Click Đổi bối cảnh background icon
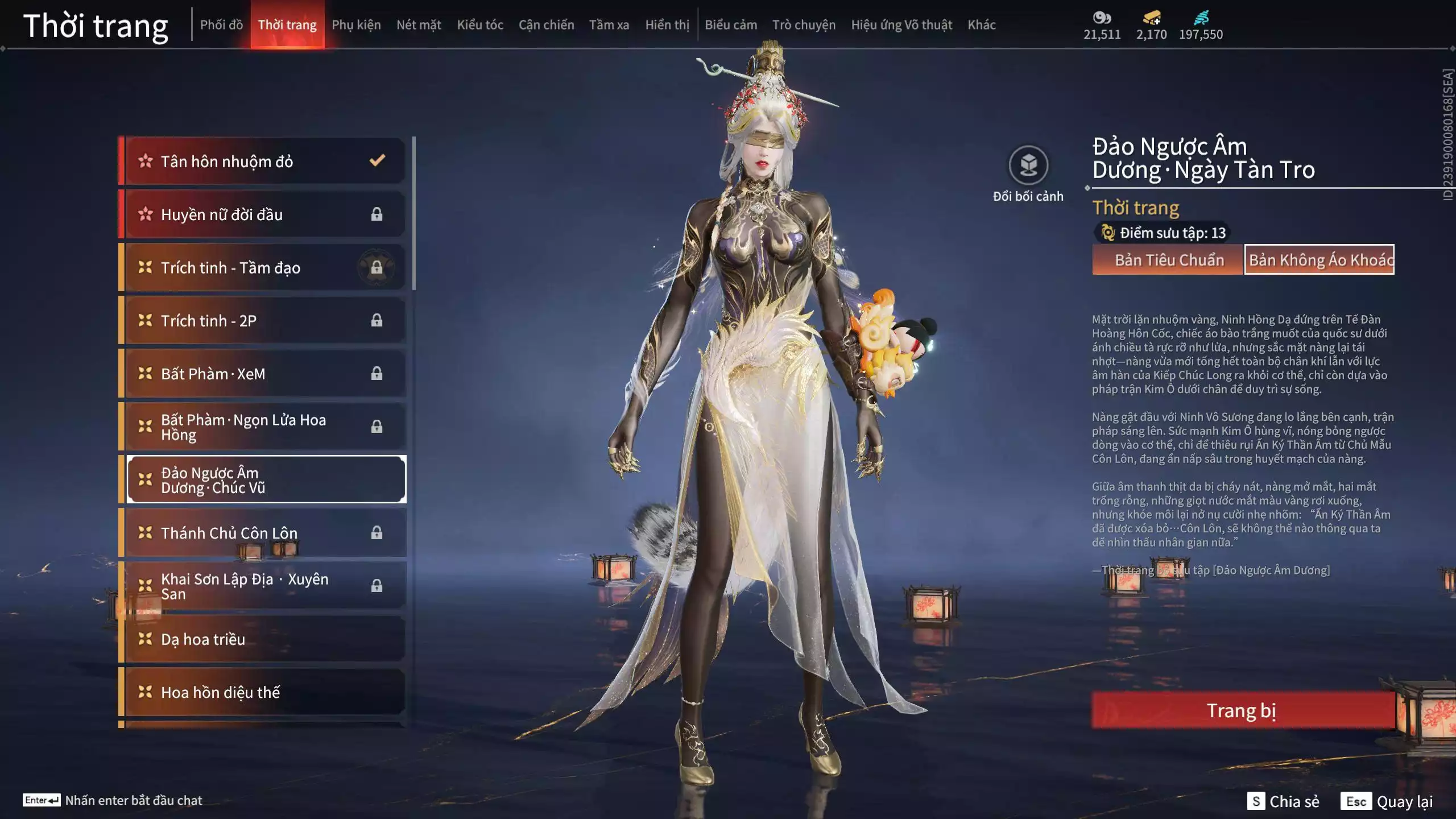This screenshot has height=819, width=1456. [1028, 166]
